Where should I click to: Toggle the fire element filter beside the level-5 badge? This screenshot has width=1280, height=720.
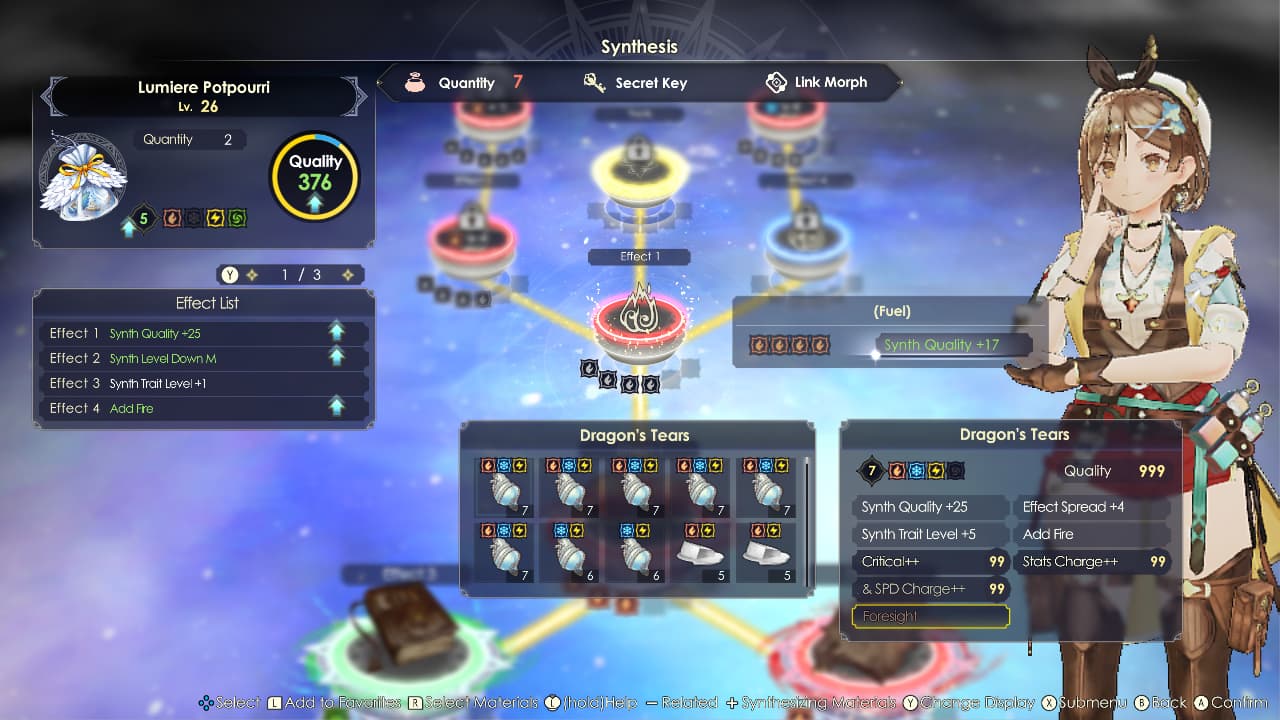point(172,216)
